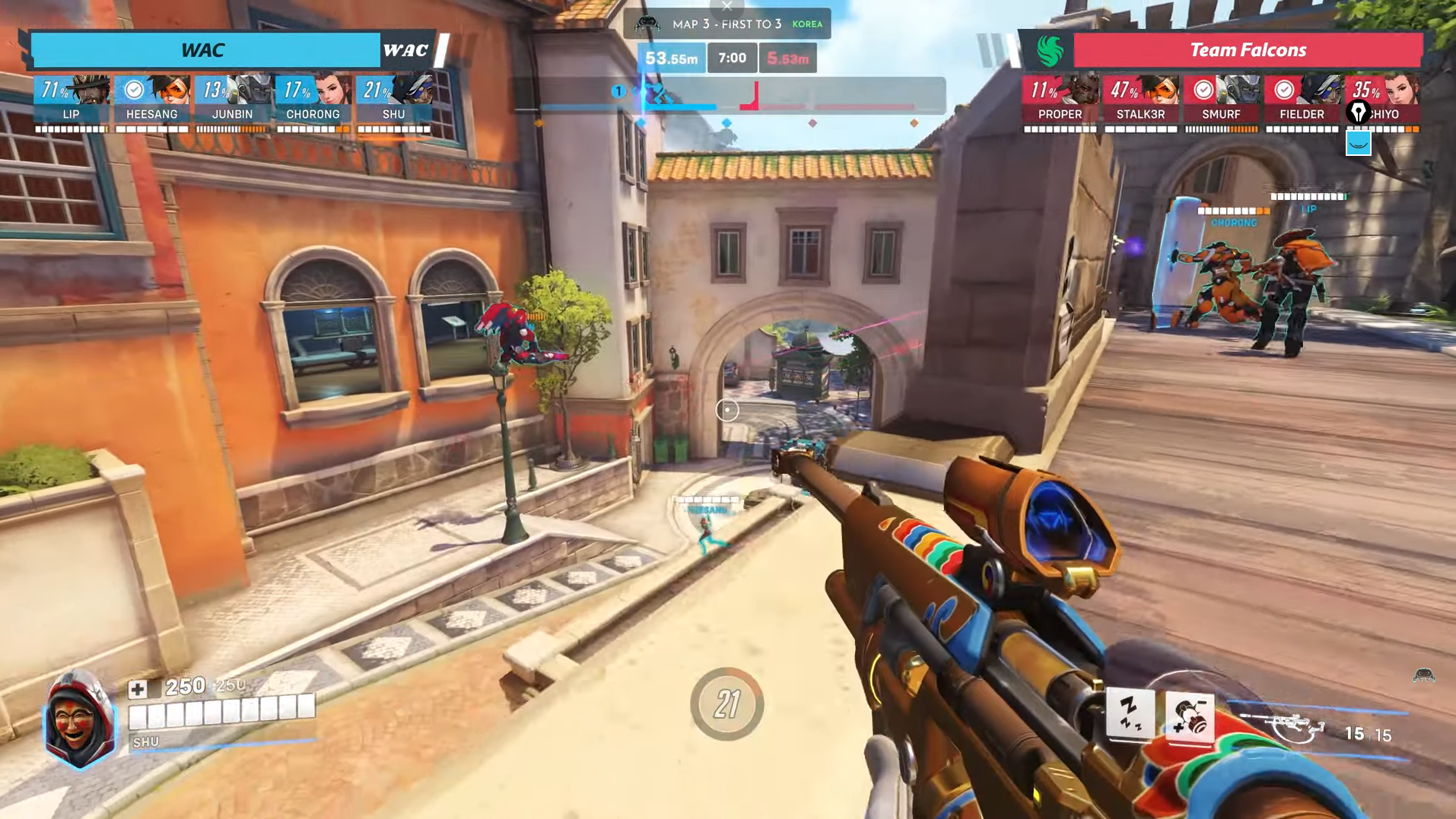Choose STALK3R's player card

click(x=1140, y=101)
